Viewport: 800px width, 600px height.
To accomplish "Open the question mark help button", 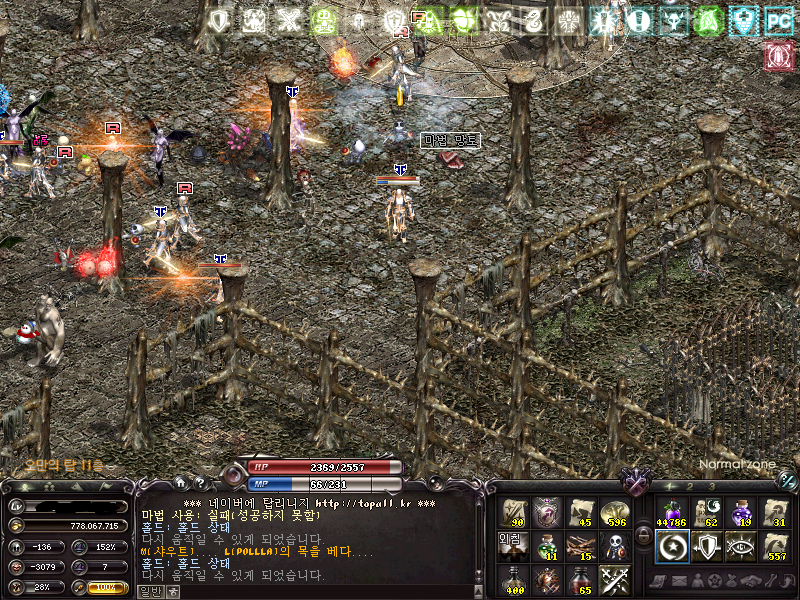I will click(x=199, y=482).
